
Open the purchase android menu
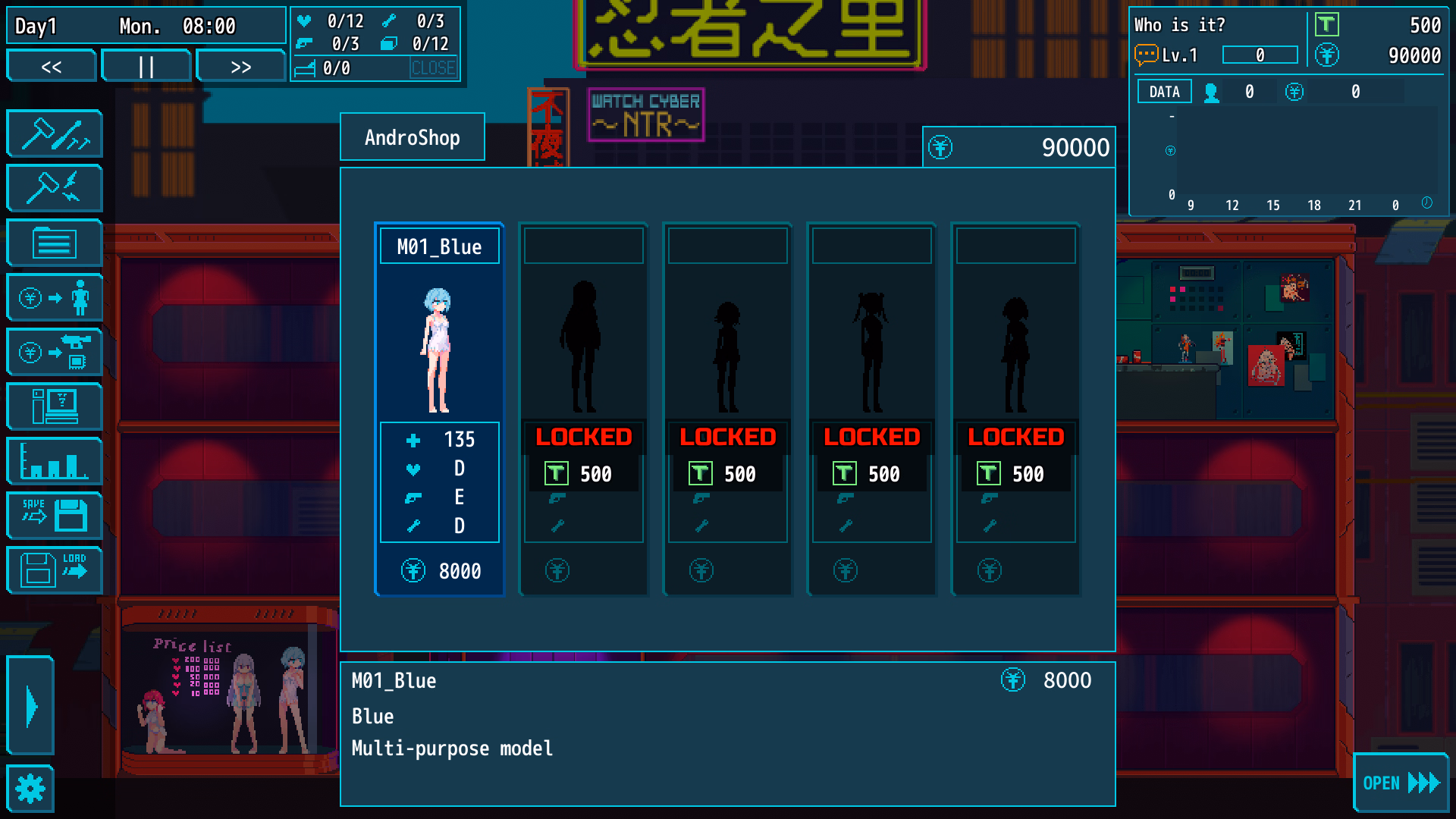[x=54, y=297]
